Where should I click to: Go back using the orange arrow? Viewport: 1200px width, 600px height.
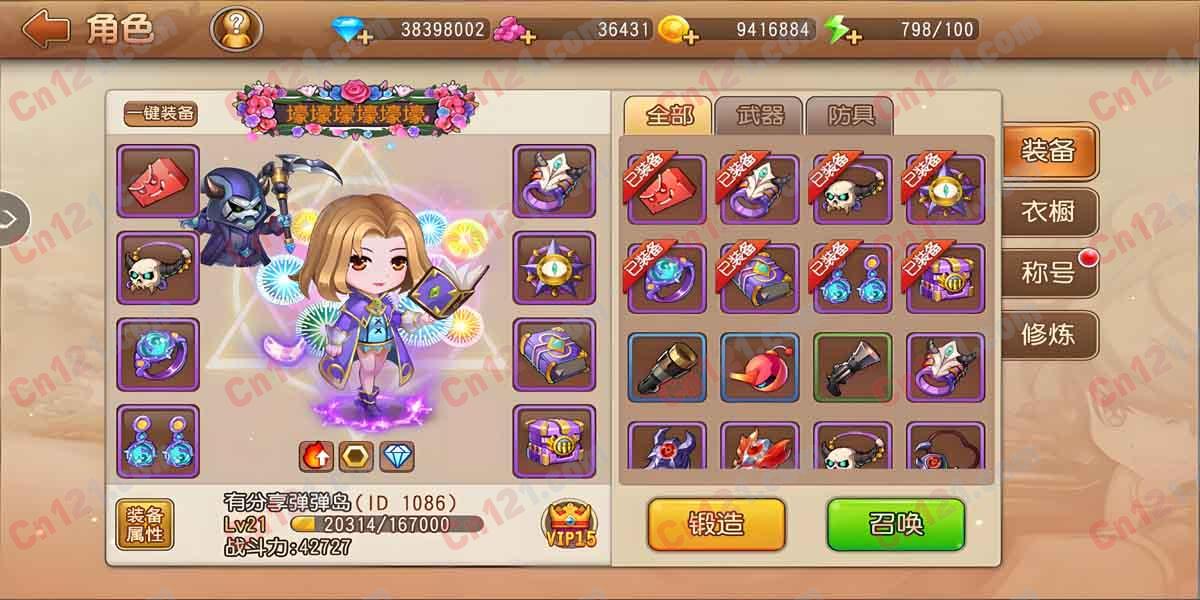pyautogui.click(x=46, y=29)
